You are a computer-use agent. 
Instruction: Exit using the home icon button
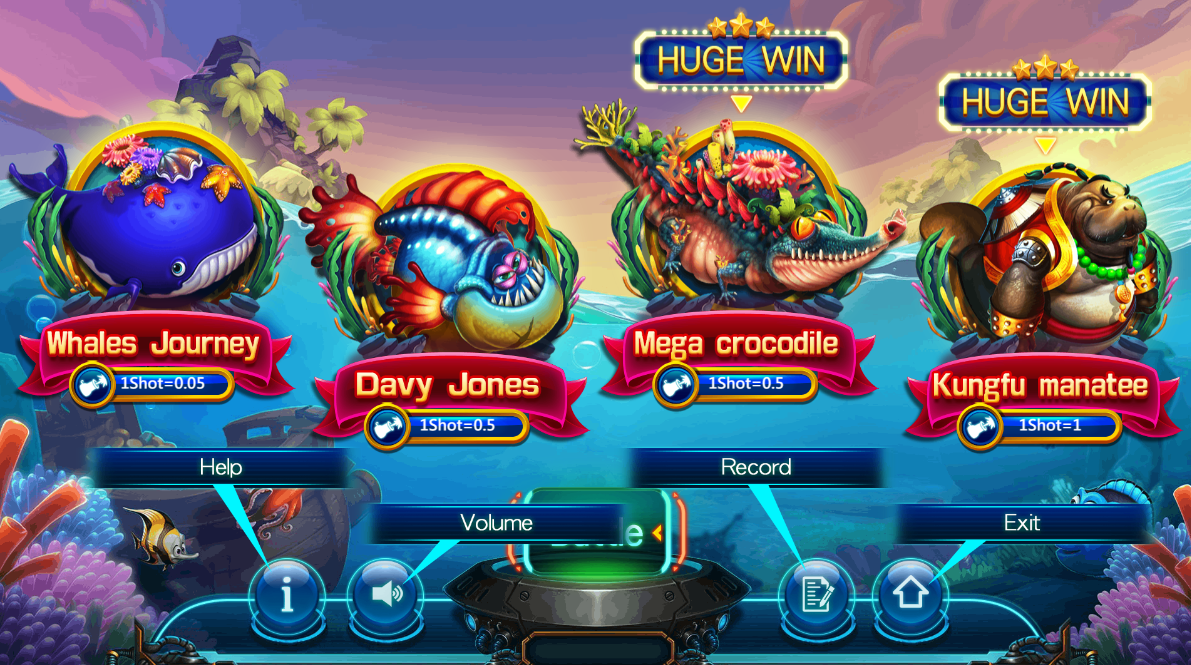point(910,594)
